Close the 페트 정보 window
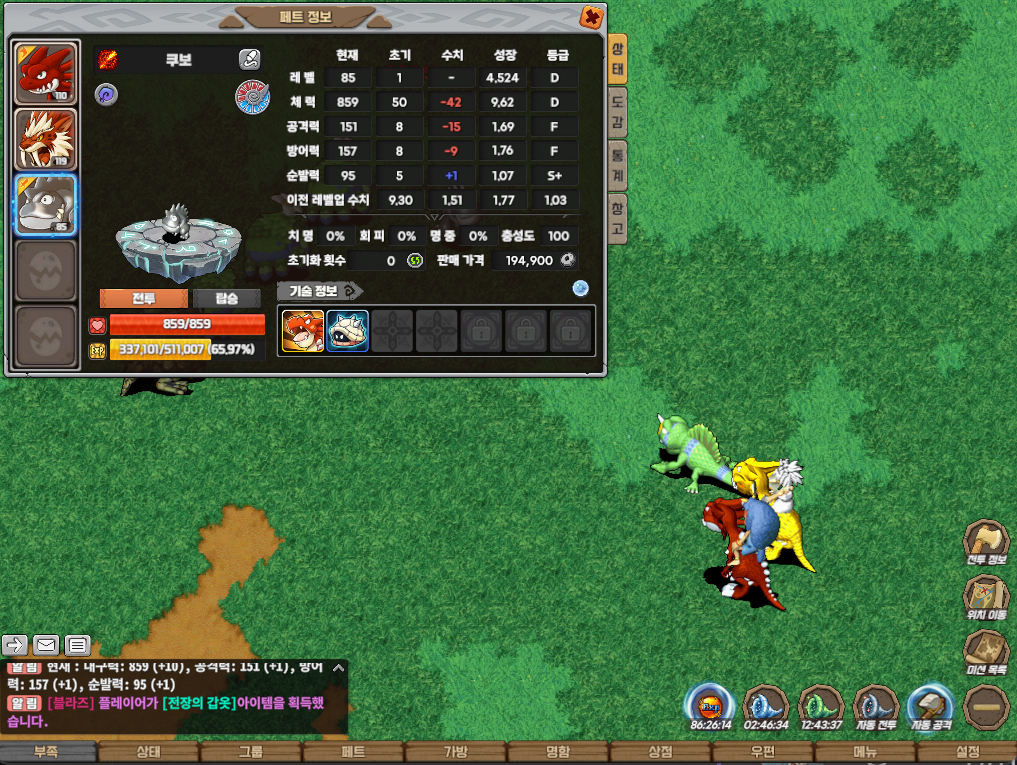The image size is (1017, 765). (592, 17)
